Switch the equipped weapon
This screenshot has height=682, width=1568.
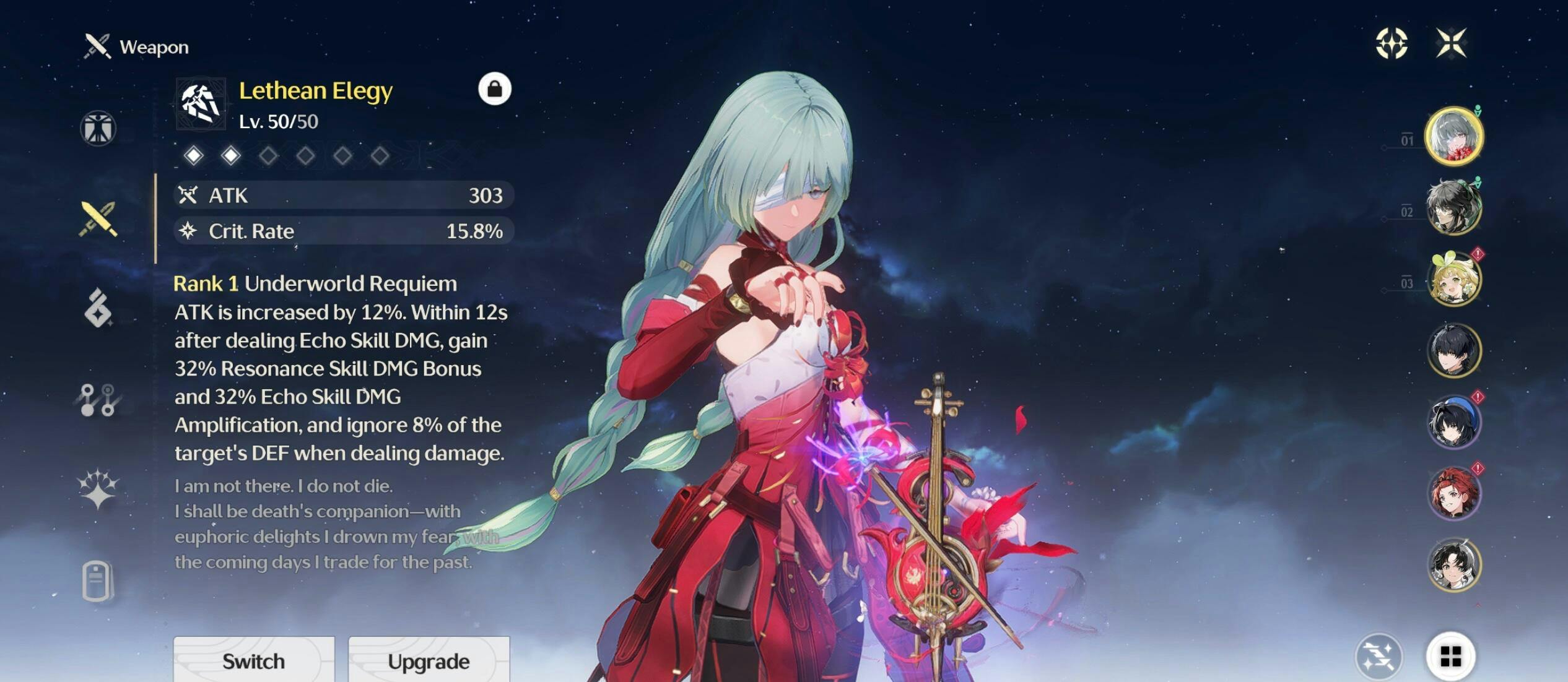coord(254,660)
